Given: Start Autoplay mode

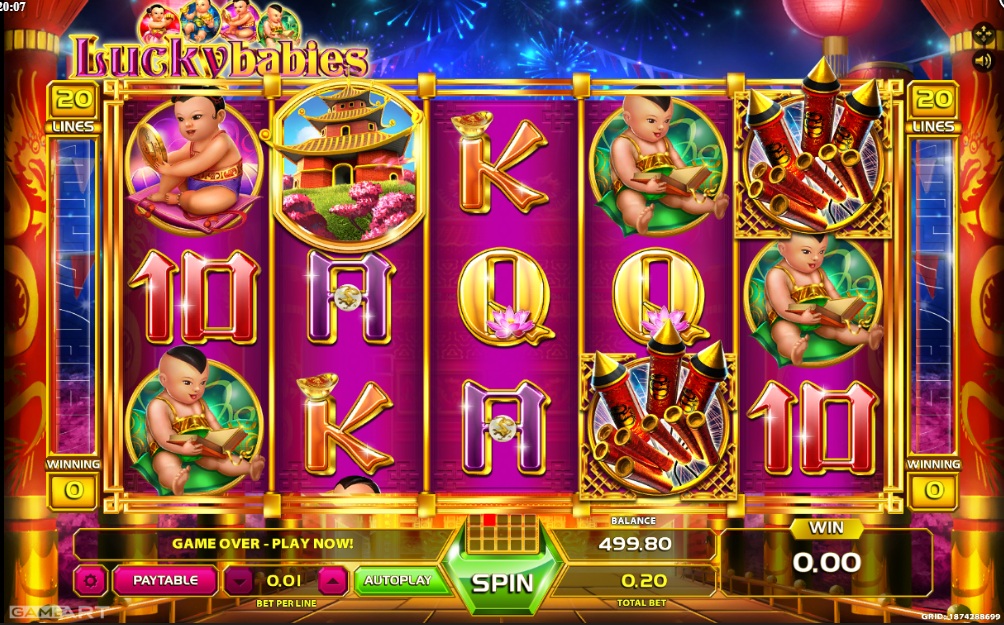Looking at the screenshot, I should [x=398, y=580].
